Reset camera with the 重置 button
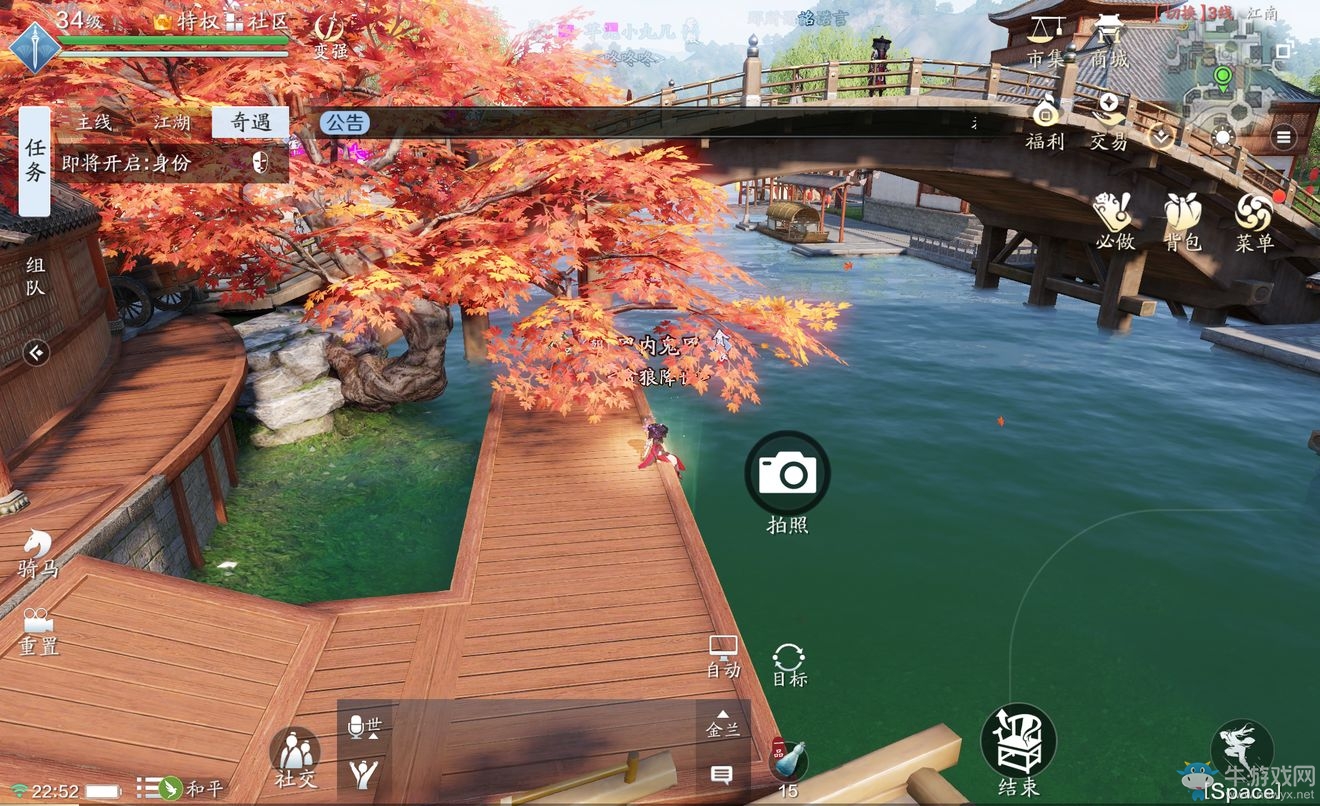Viewport: 1320px width, 806px height. 38,628
